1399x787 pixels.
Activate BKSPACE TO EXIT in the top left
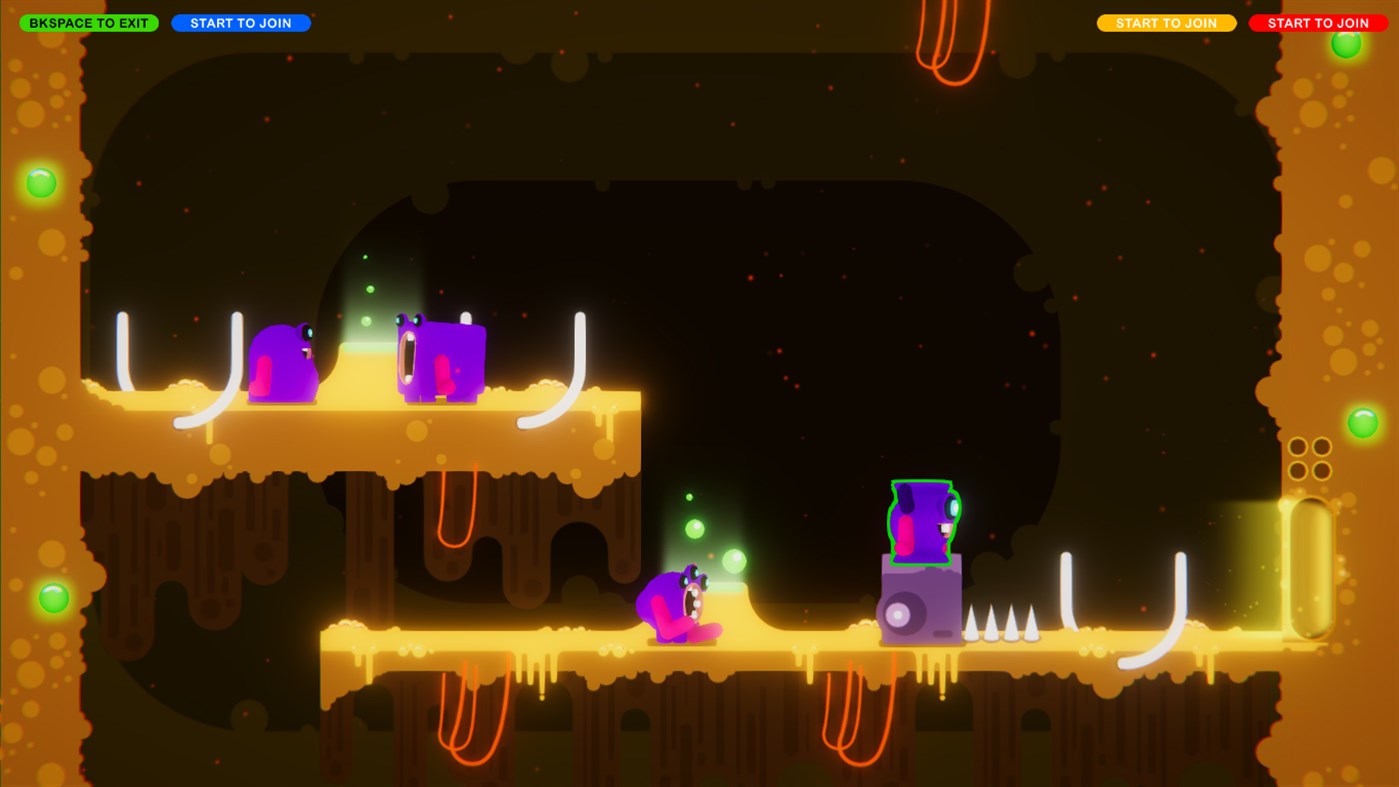click(88, 21)
